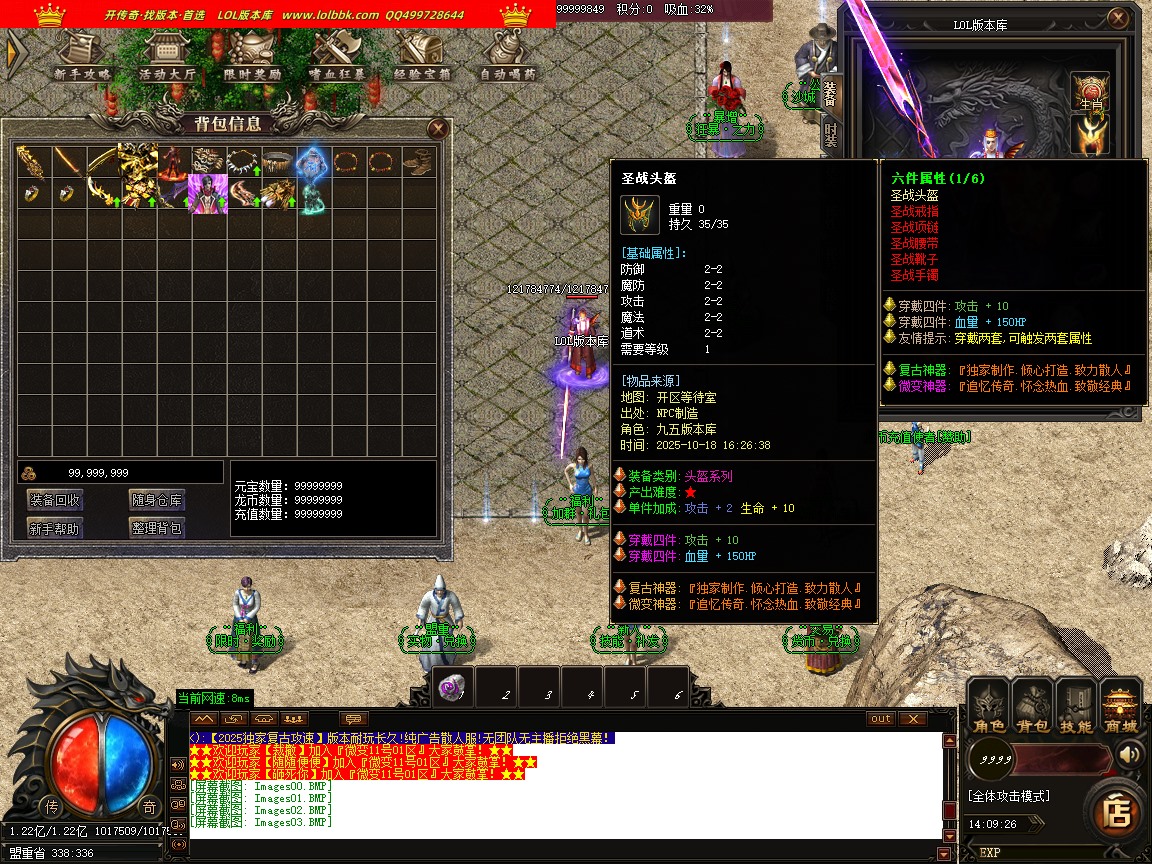Click the 新手帮助 newbie help button
1152x864 pixels.
[x=55, y=528]
